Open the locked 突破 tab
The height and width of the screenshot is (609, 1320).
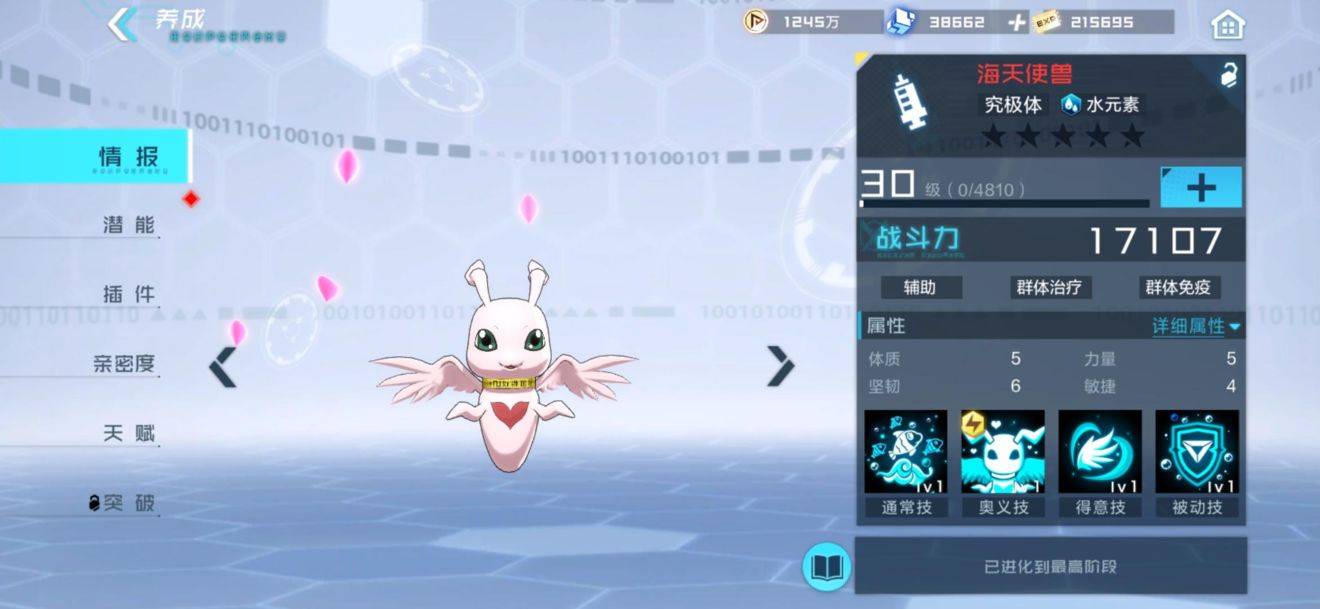123,503
